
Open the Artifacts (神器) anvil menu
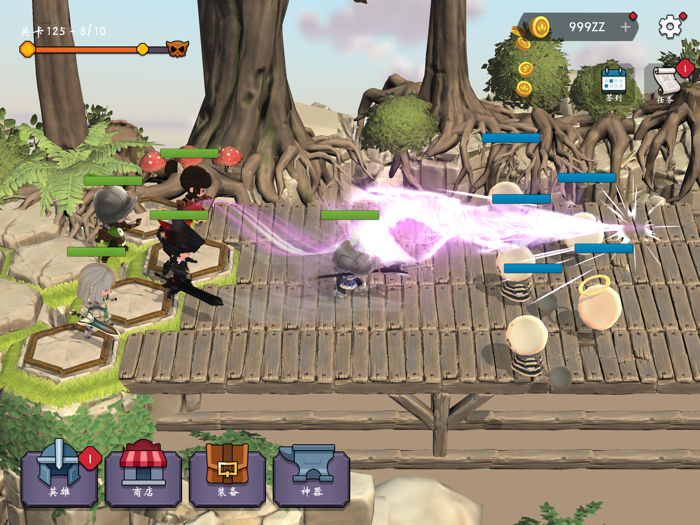click(311, 474)
